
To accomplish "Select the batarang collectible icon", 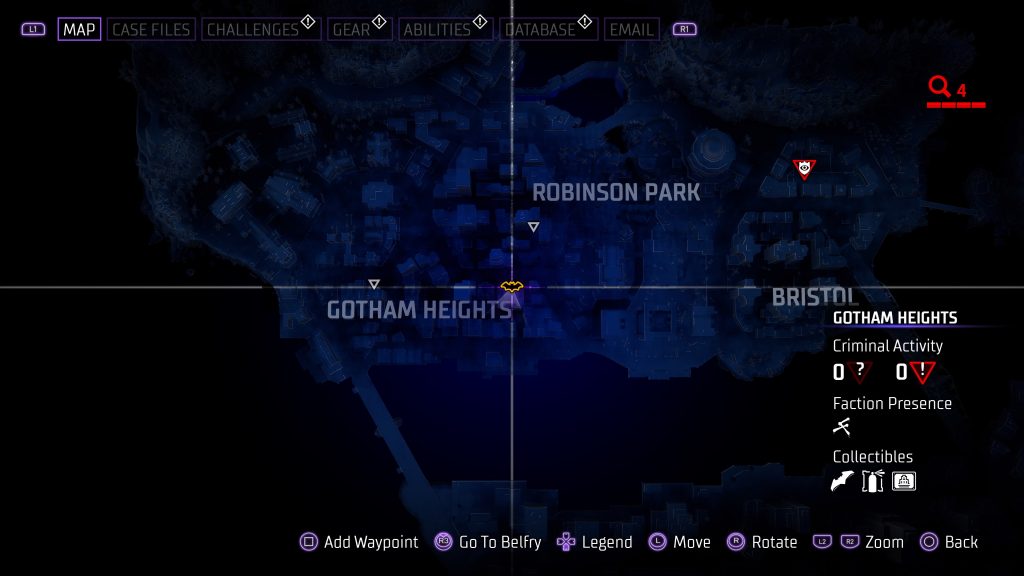I will (843, 482).
